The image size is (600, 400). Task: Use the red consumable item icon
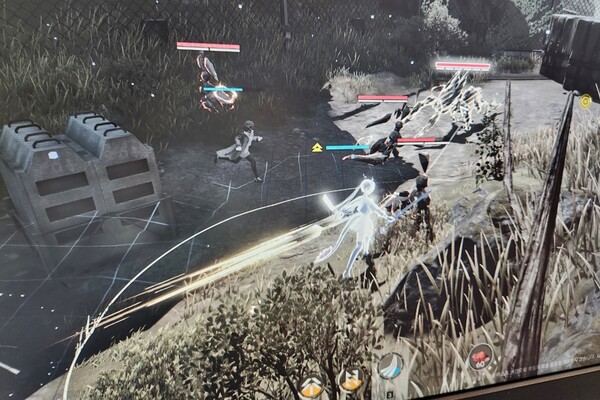480,356
